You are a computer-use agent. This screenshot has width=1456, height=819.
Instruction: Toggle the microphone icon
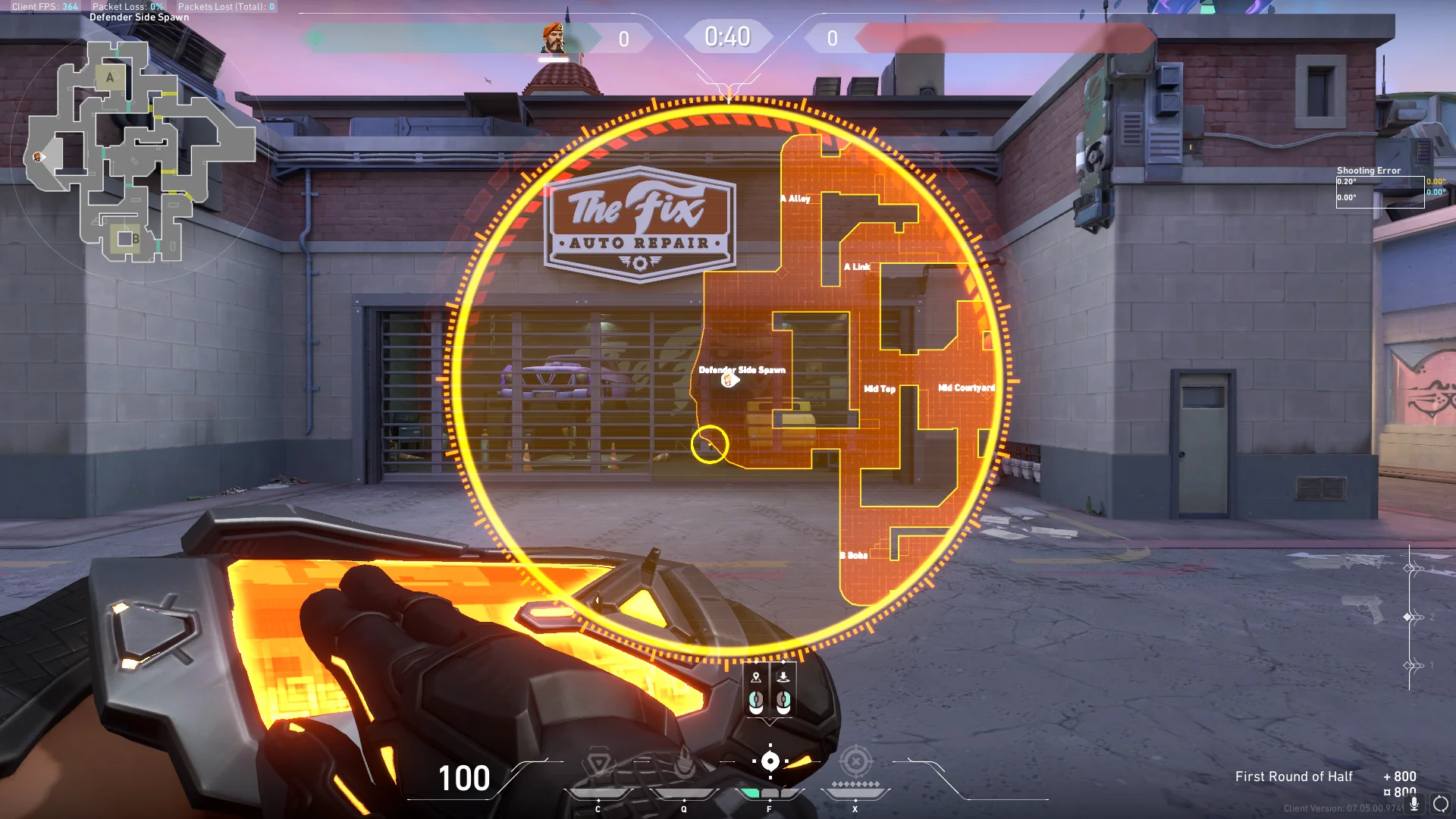click(1414, 803)
